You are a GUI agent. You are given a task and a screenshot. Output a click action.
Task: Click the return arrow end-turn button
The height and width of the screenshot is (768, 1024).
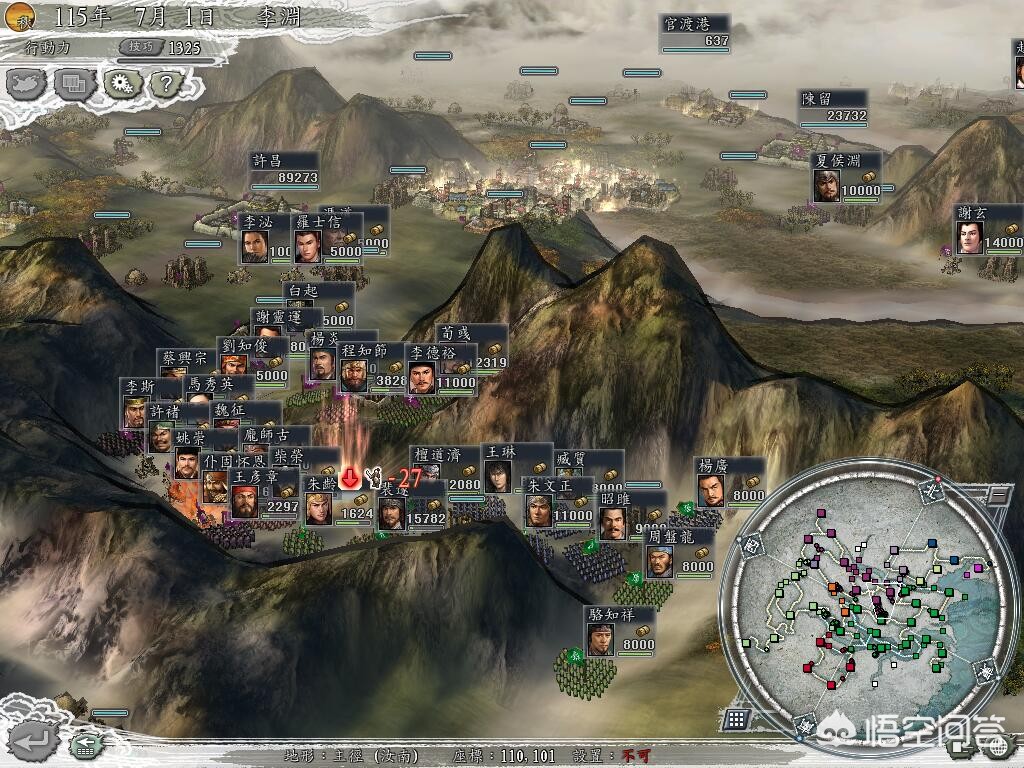33,741
